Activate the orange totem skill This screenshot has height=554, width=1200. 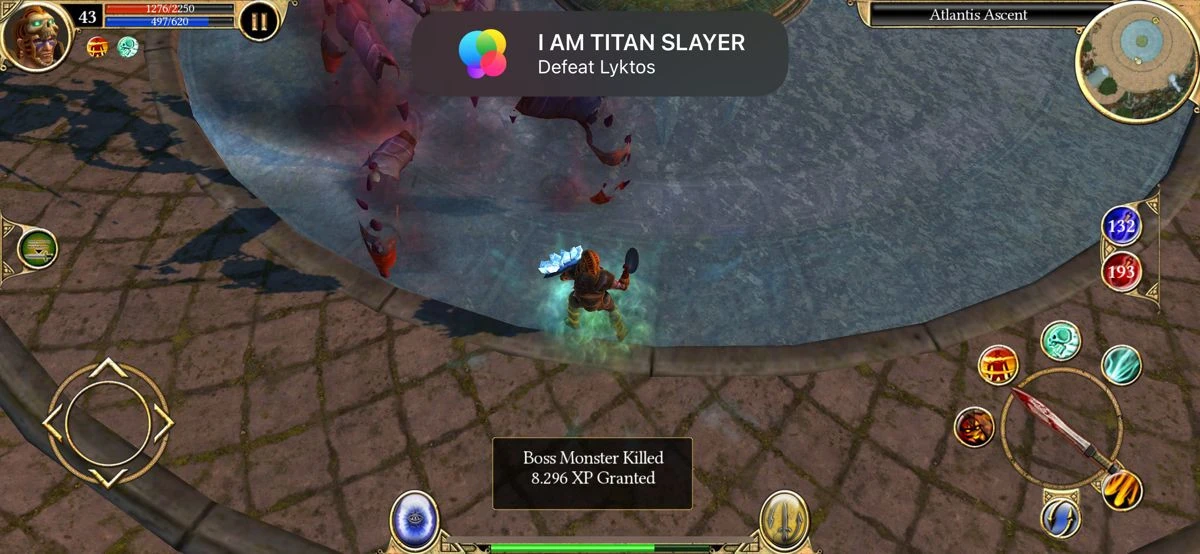click(x=997, y=364)
